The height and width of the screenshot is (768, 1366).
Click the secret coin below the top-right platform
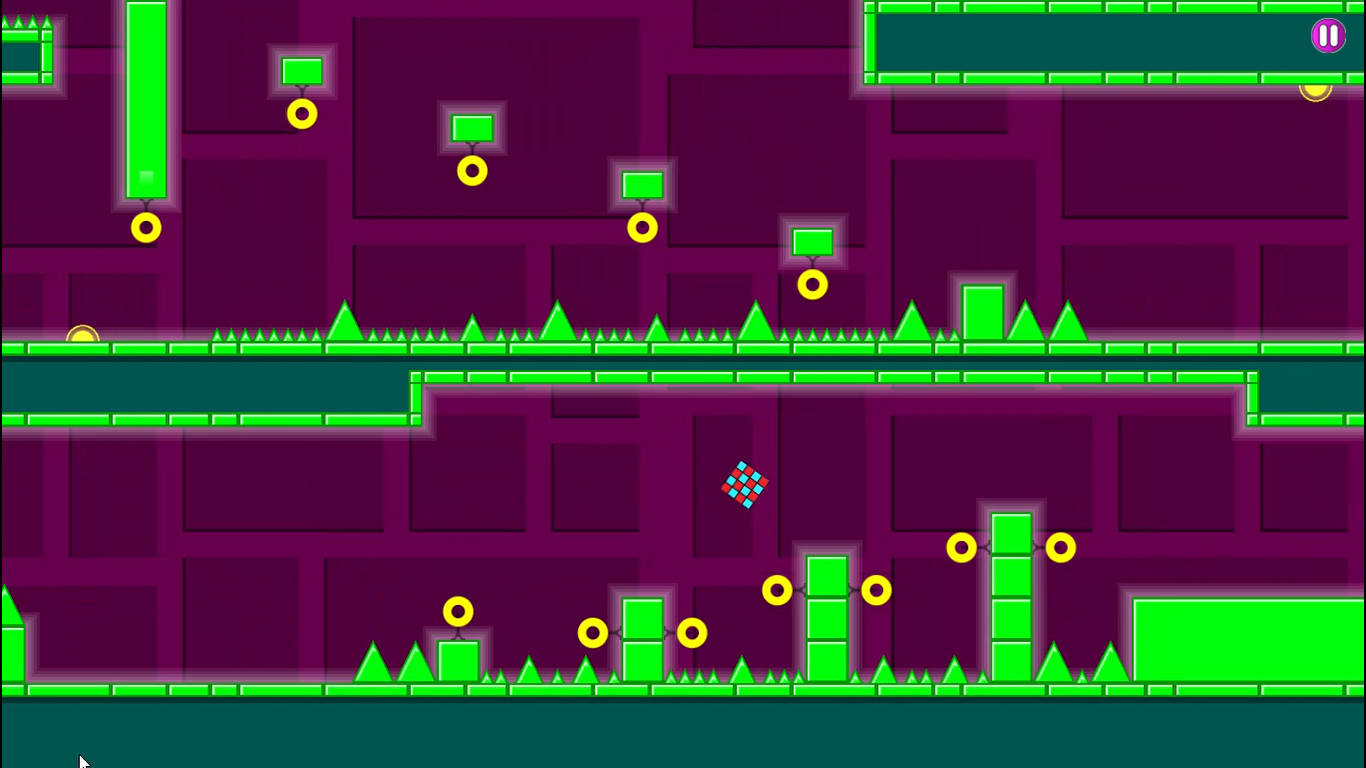[1316, 91]
